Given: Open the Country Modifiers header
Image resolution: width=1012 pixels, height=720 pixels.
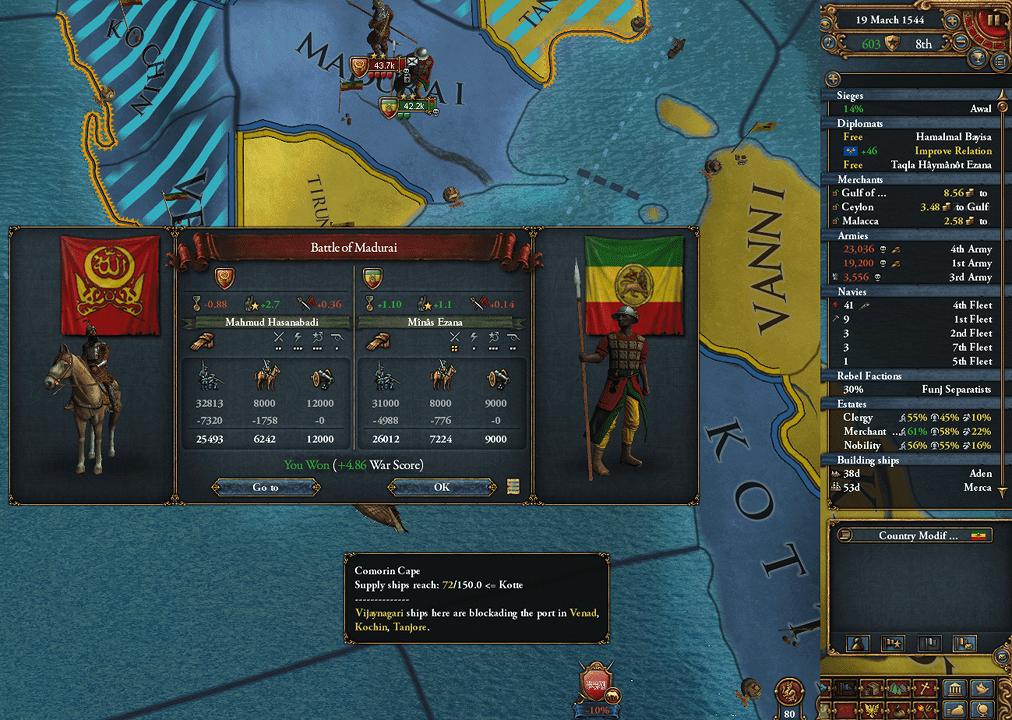Looking at the screenshot, I should 918,535.
